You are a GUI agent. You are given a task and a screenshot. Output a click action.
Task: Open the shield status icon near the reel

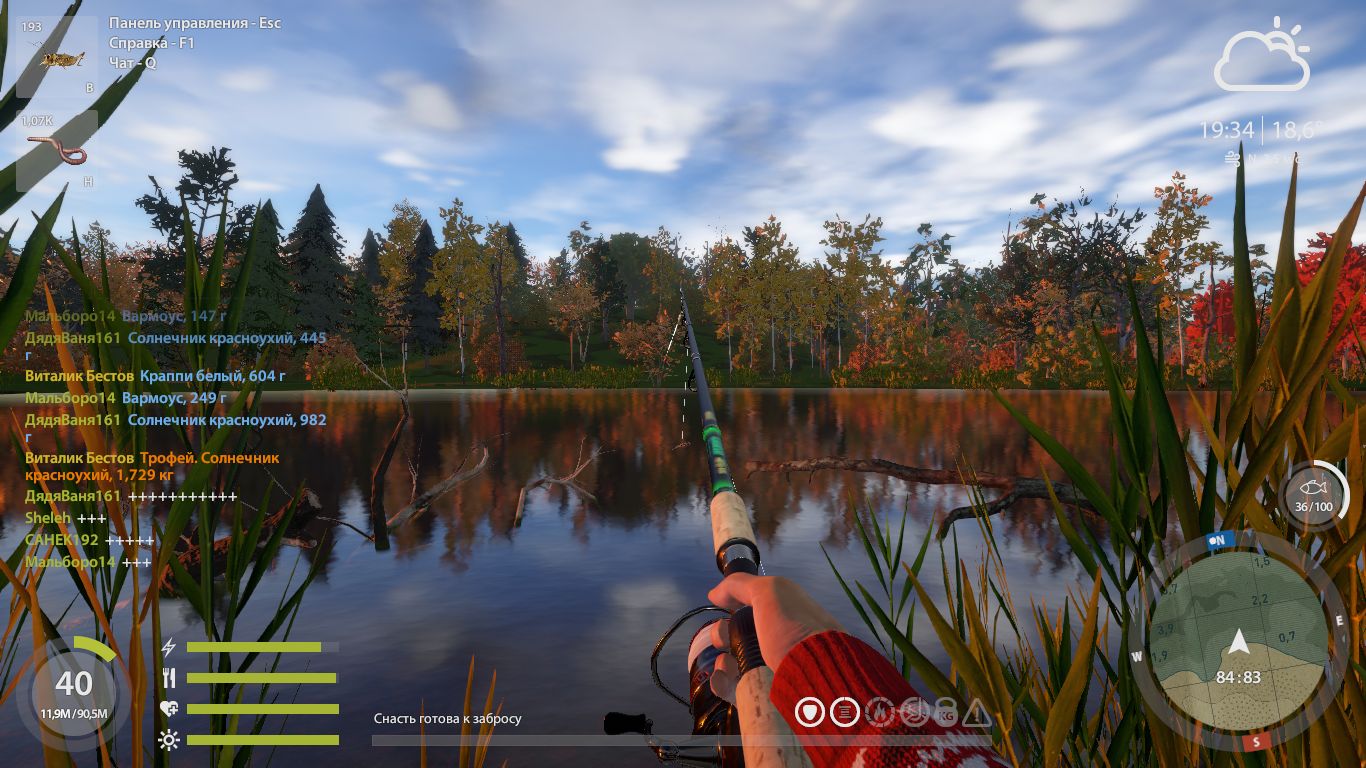click(x=810, y=712)
